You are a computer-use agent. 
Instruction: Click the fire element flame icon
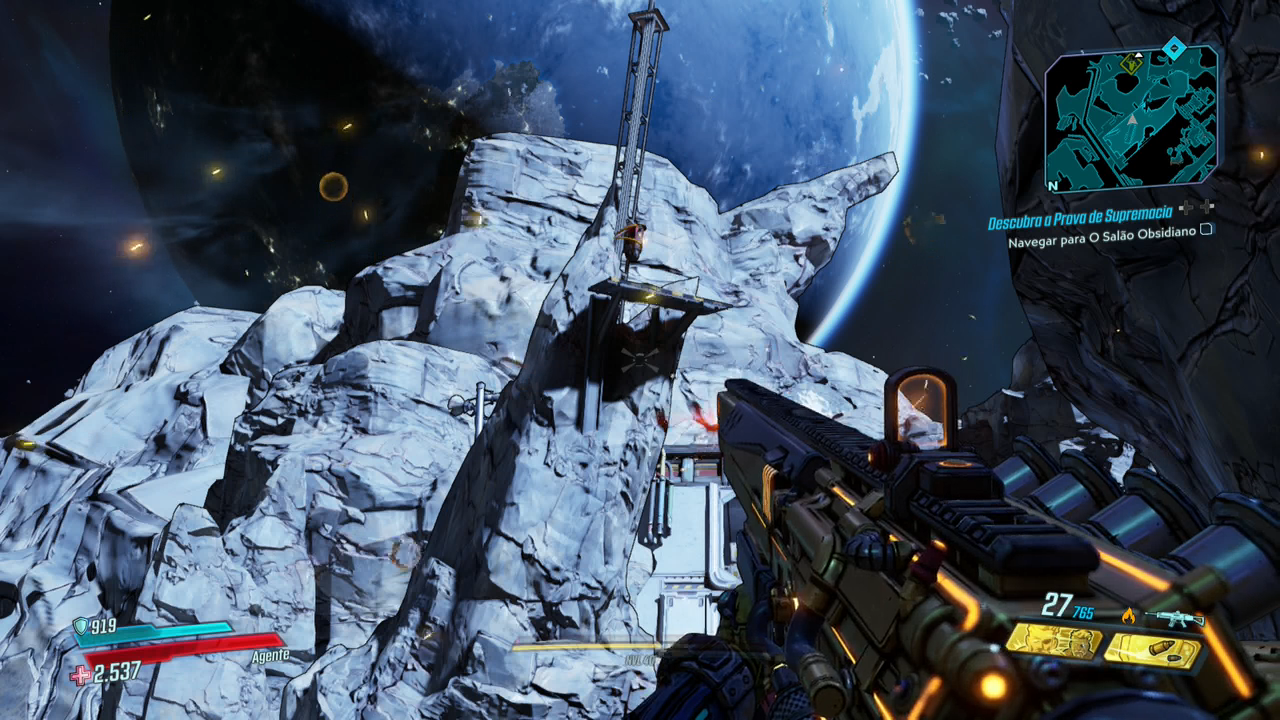pyautogui.click(x=1129, y=616)
